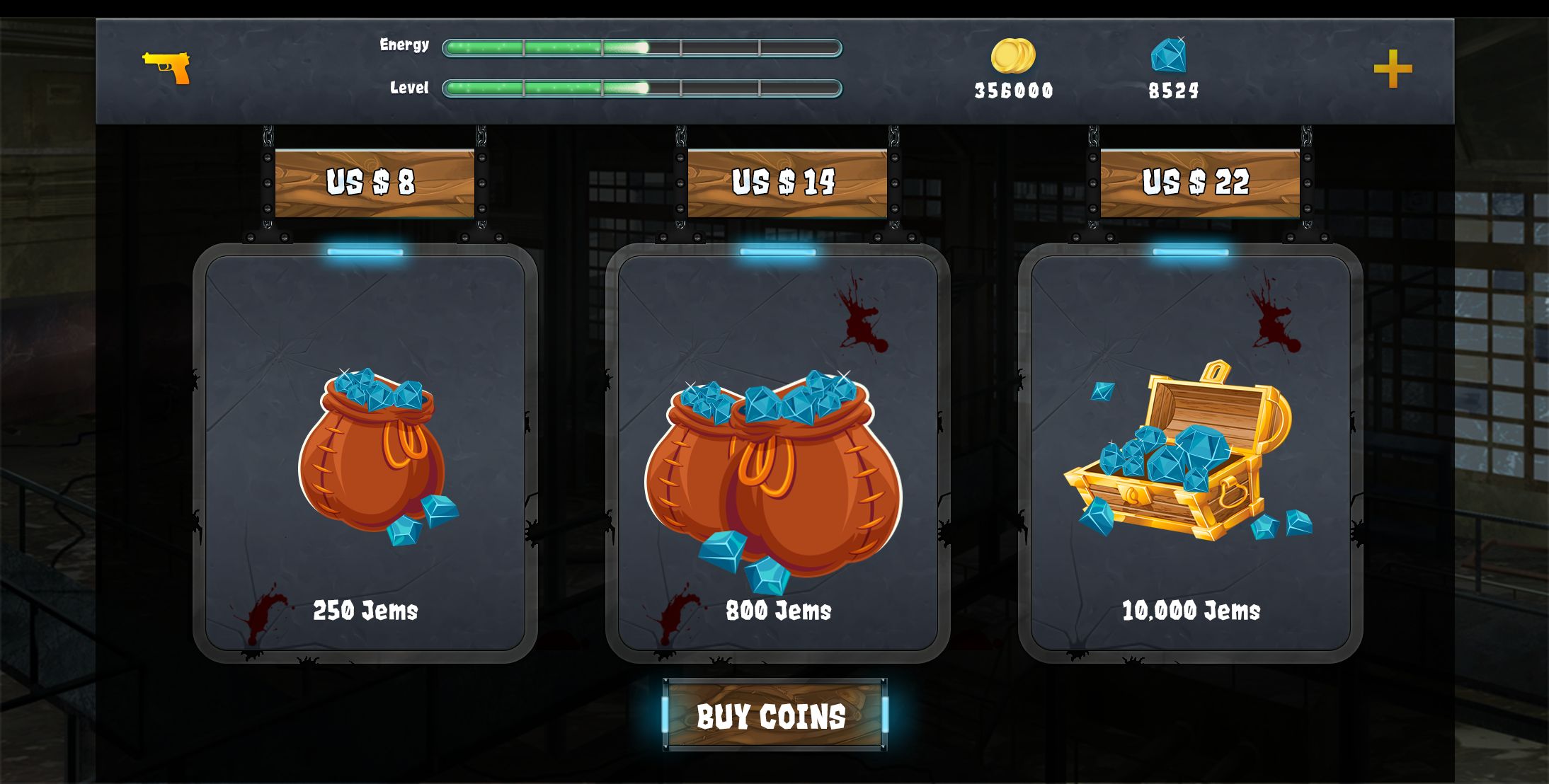Pick the 10,000 Jems treasure chest
This screenshot has height=784, width=1549.
(1190, 454)
